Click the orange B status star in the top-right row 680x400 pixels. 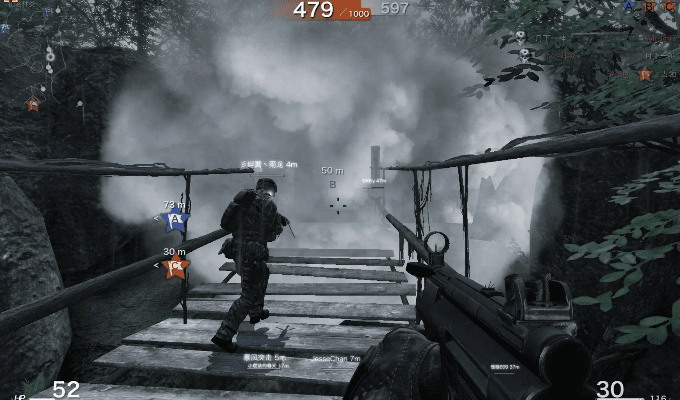[649, 6]
